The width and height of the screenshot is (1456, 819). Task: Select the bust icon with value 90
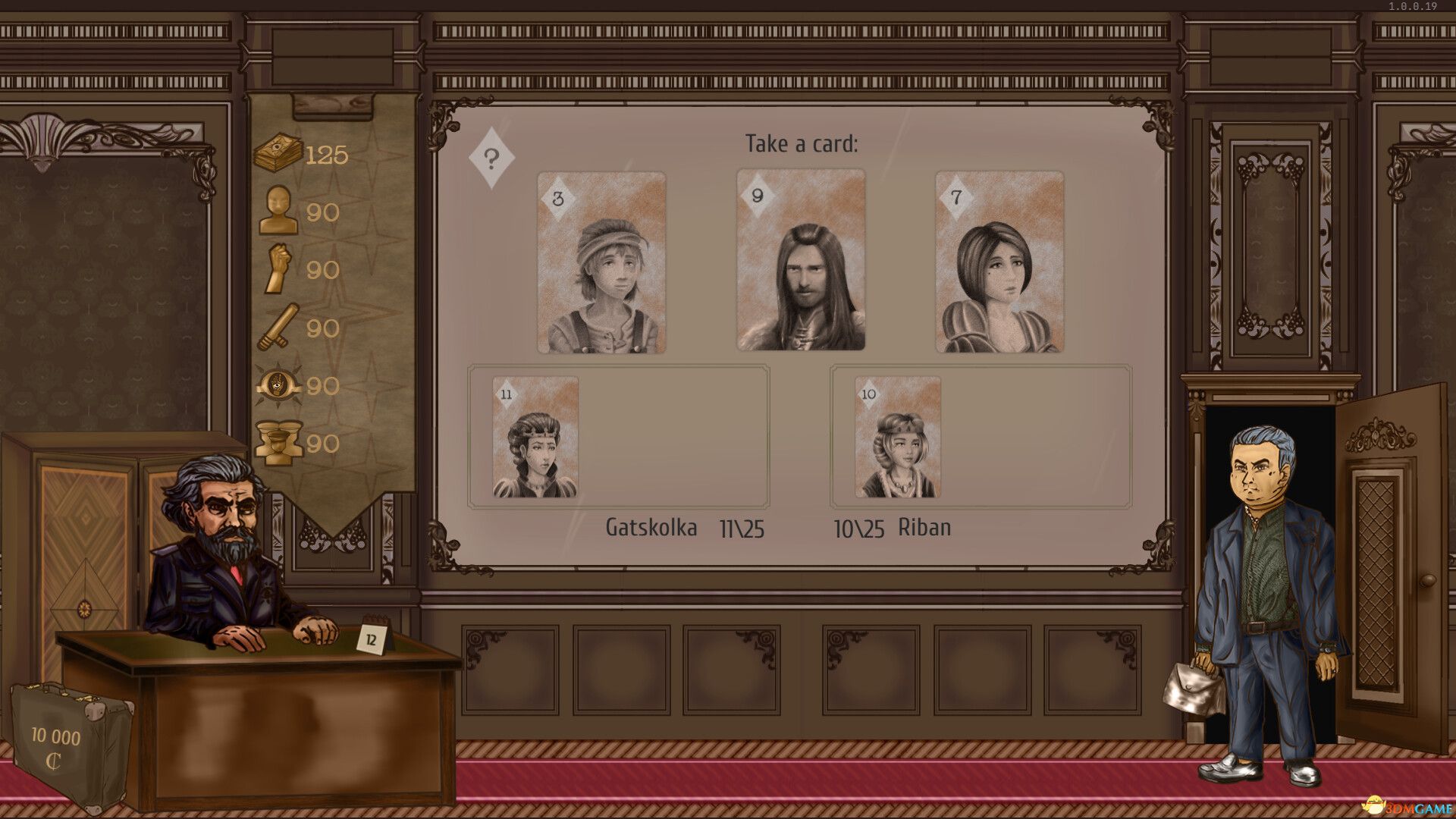278,211
